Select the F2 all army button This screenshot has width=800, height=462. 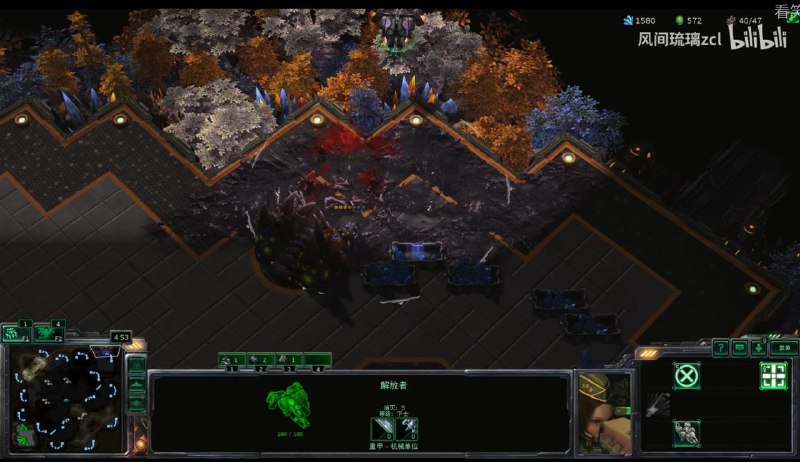click(47, 333)
